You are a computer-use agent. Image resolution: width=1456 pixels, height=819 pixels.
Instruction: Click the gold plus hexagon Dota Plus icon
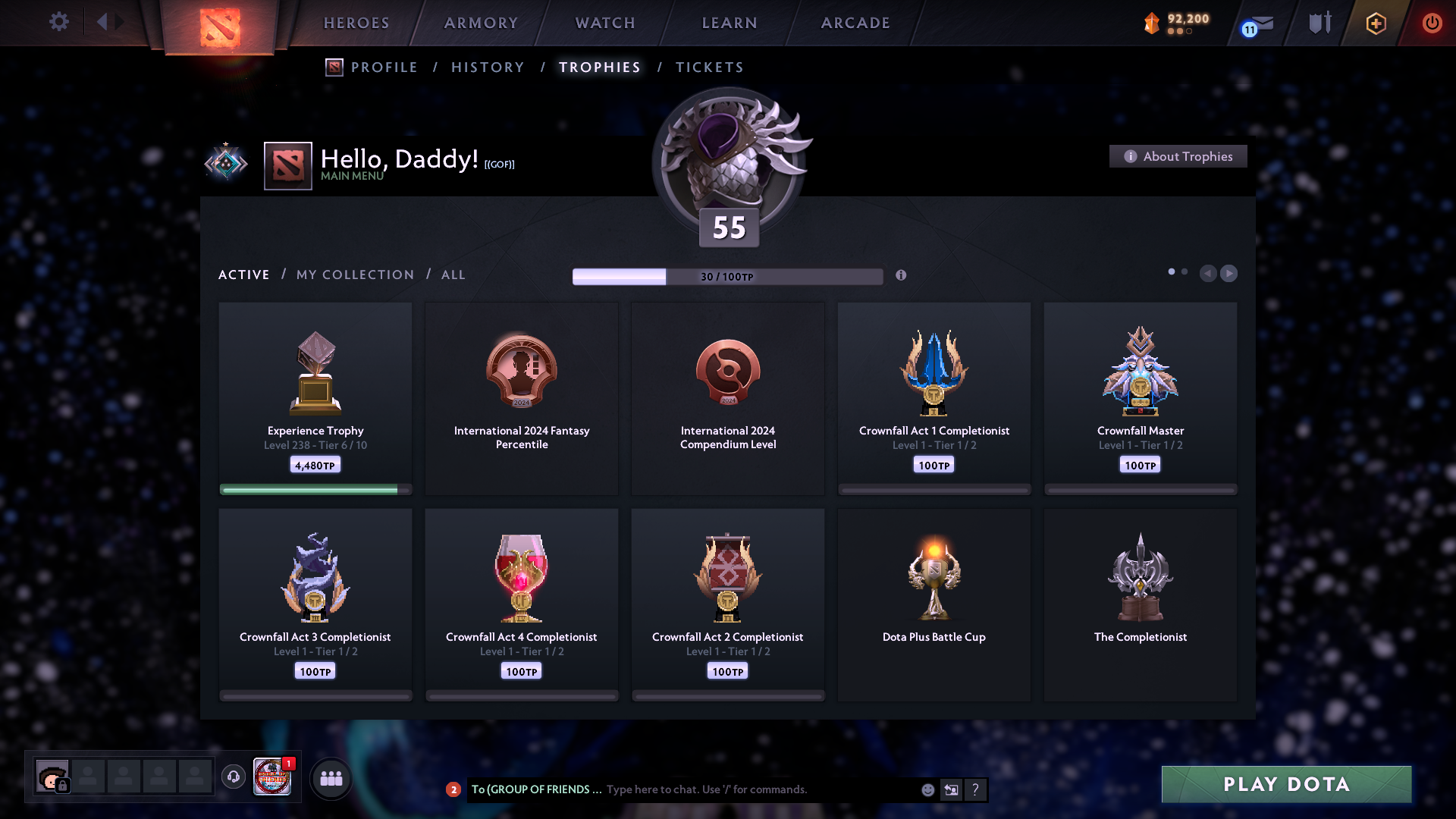point(1375,24)
